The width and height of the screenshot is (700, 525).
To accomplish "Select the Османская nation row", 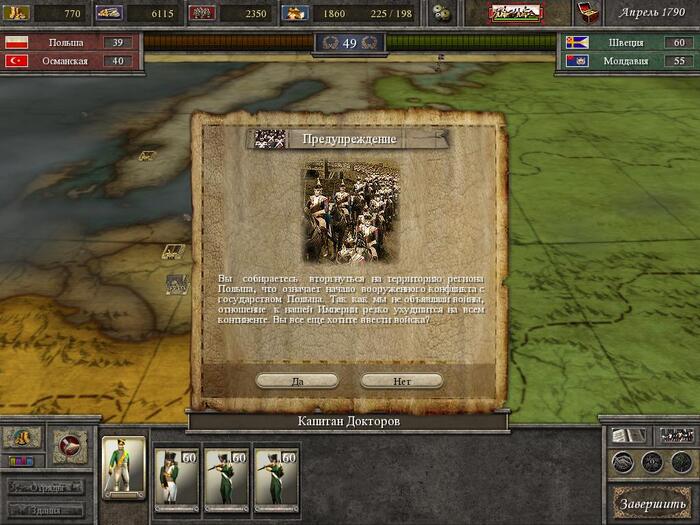I will tap(70, 61).
